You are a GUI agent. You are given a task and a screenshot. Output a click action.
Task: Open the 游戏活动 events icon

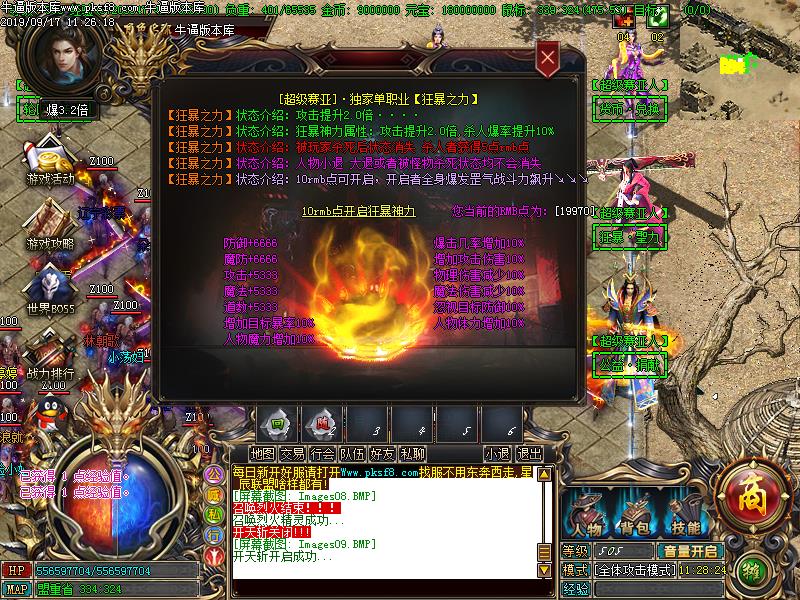[x=50, y=165]
